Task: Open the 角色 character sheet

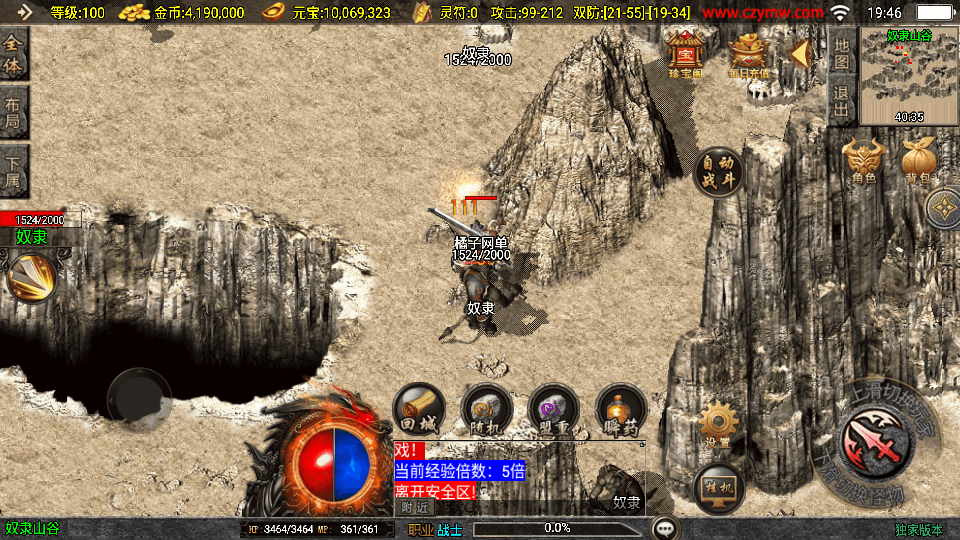Action: [865, 160]
